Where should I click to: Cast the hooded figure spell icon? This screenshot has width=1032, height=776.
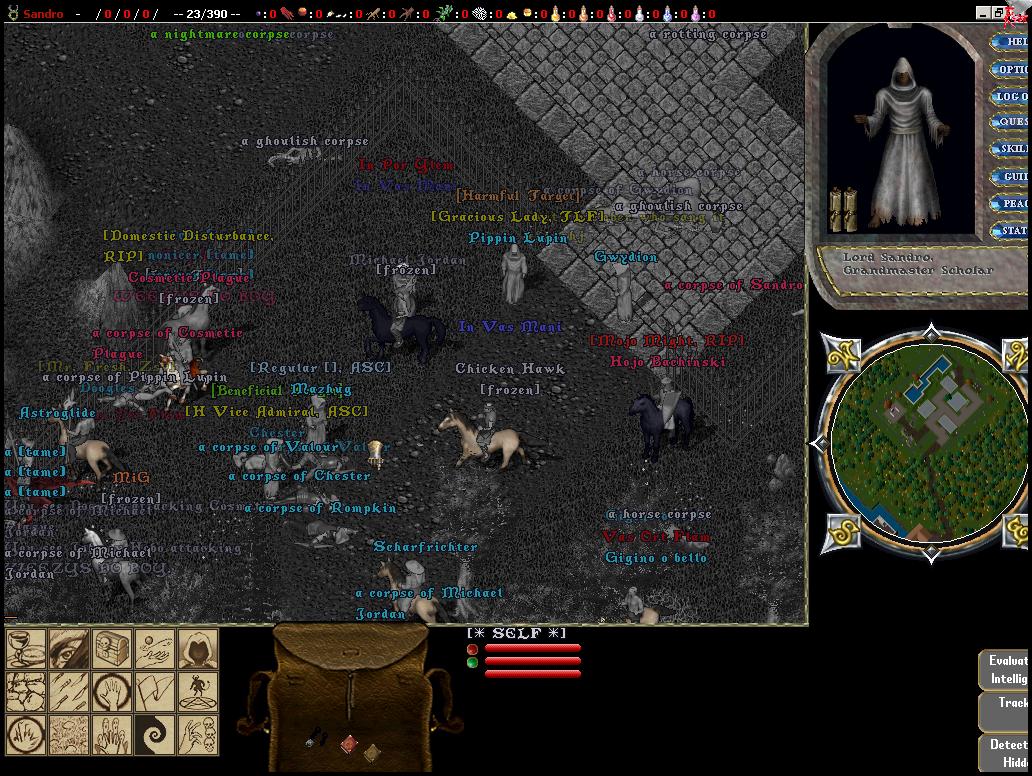click(x=198, y=649)
